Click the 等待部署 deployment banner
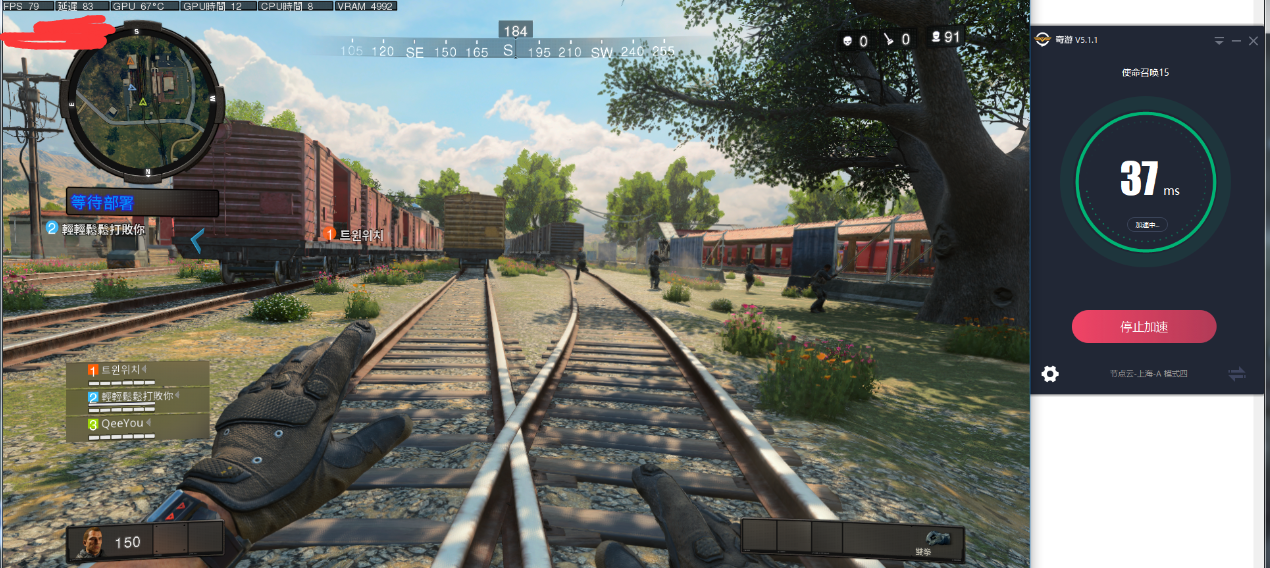This screenshot has height=568, width=1270. point(142,203)
